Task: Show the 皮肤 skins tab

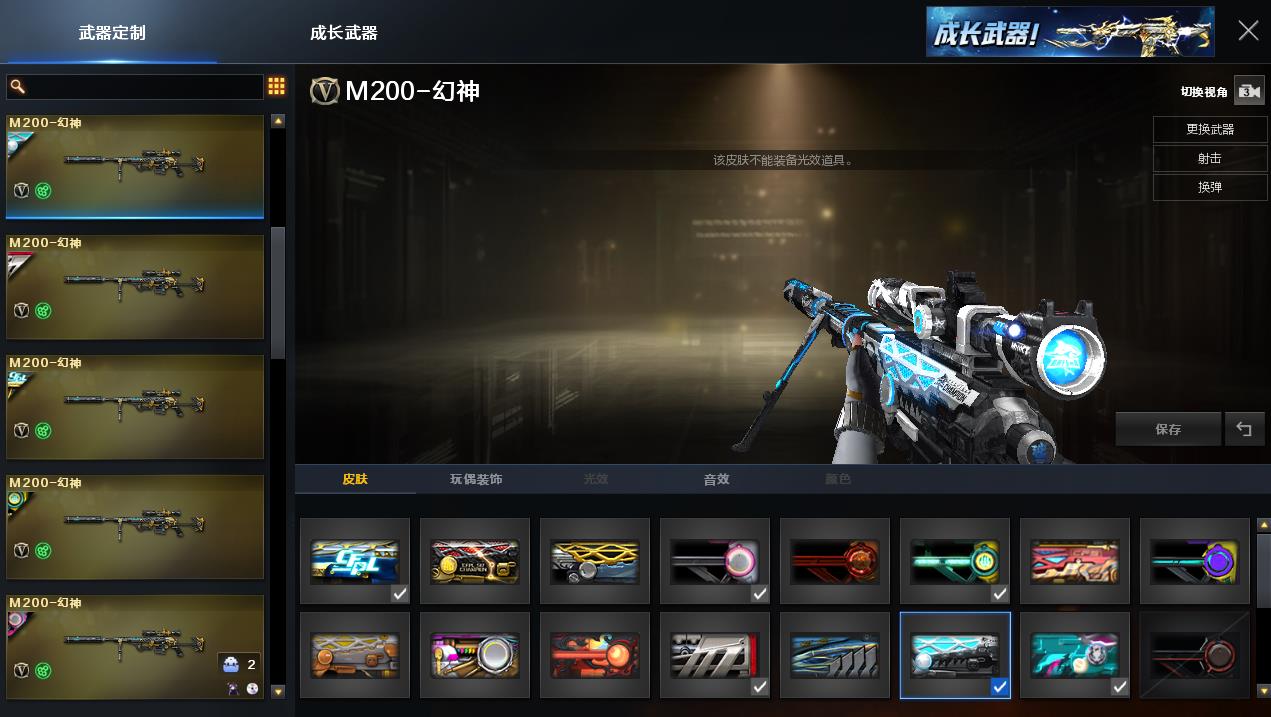Action: pyautogui.click(x=355, y=479)
